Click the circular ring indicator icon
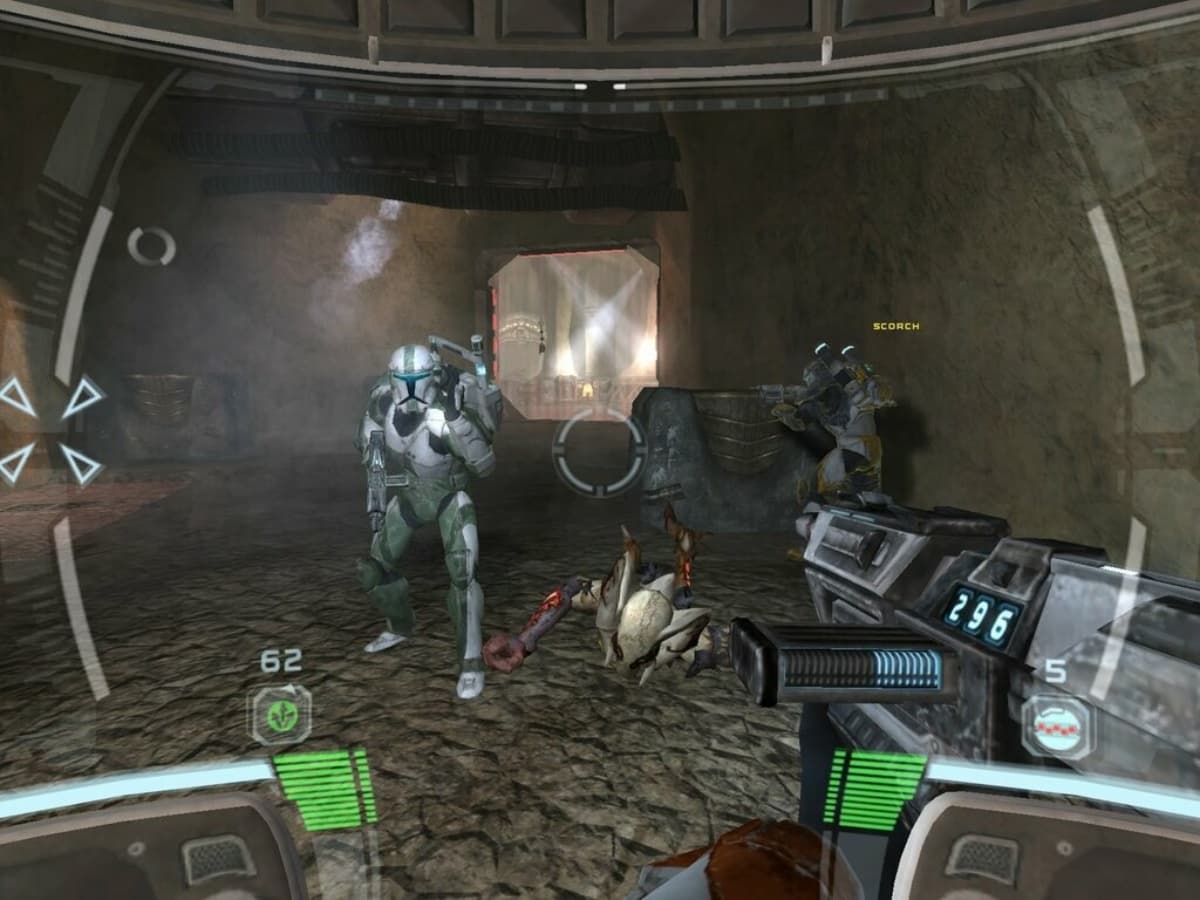 151,246
